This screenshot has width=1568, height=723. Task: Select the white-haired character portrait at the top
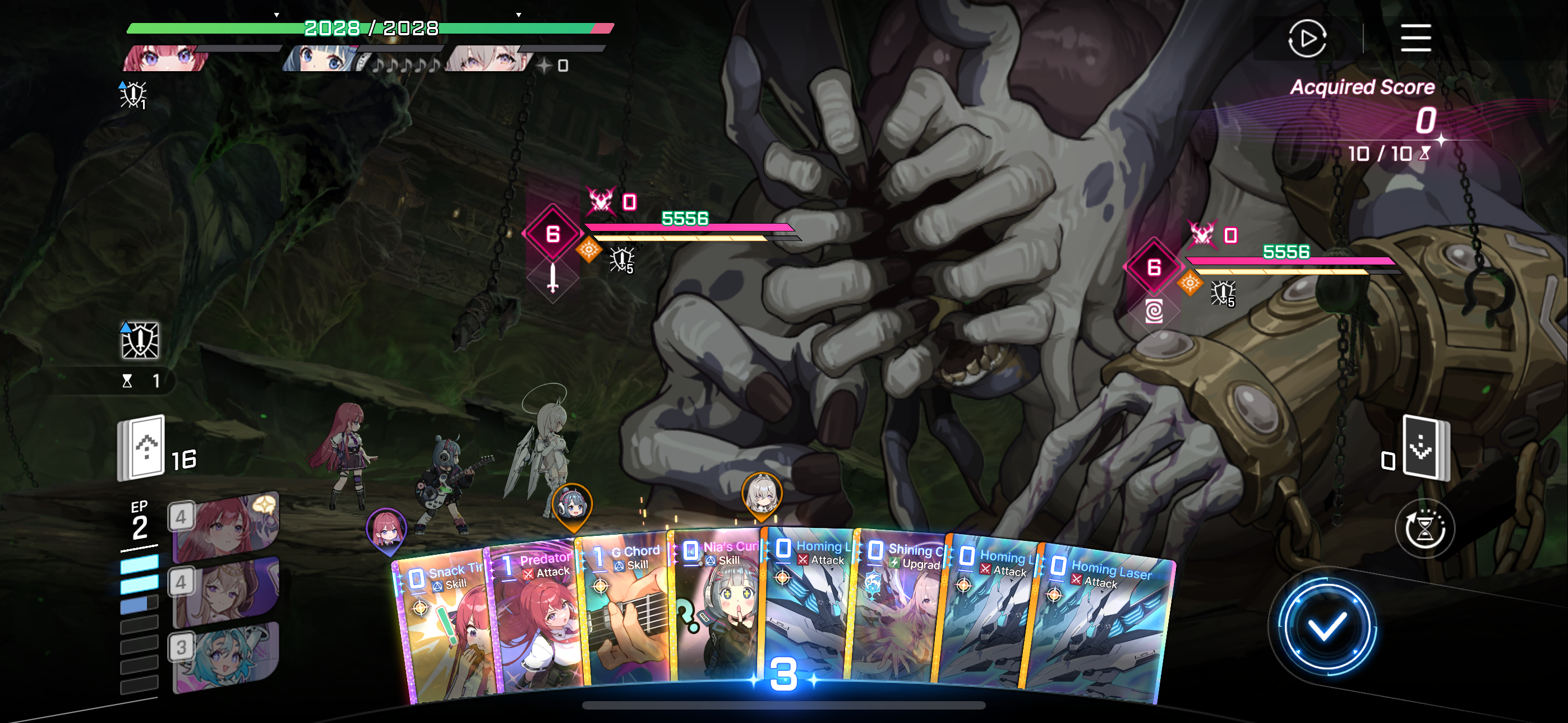tap(487, 59)
